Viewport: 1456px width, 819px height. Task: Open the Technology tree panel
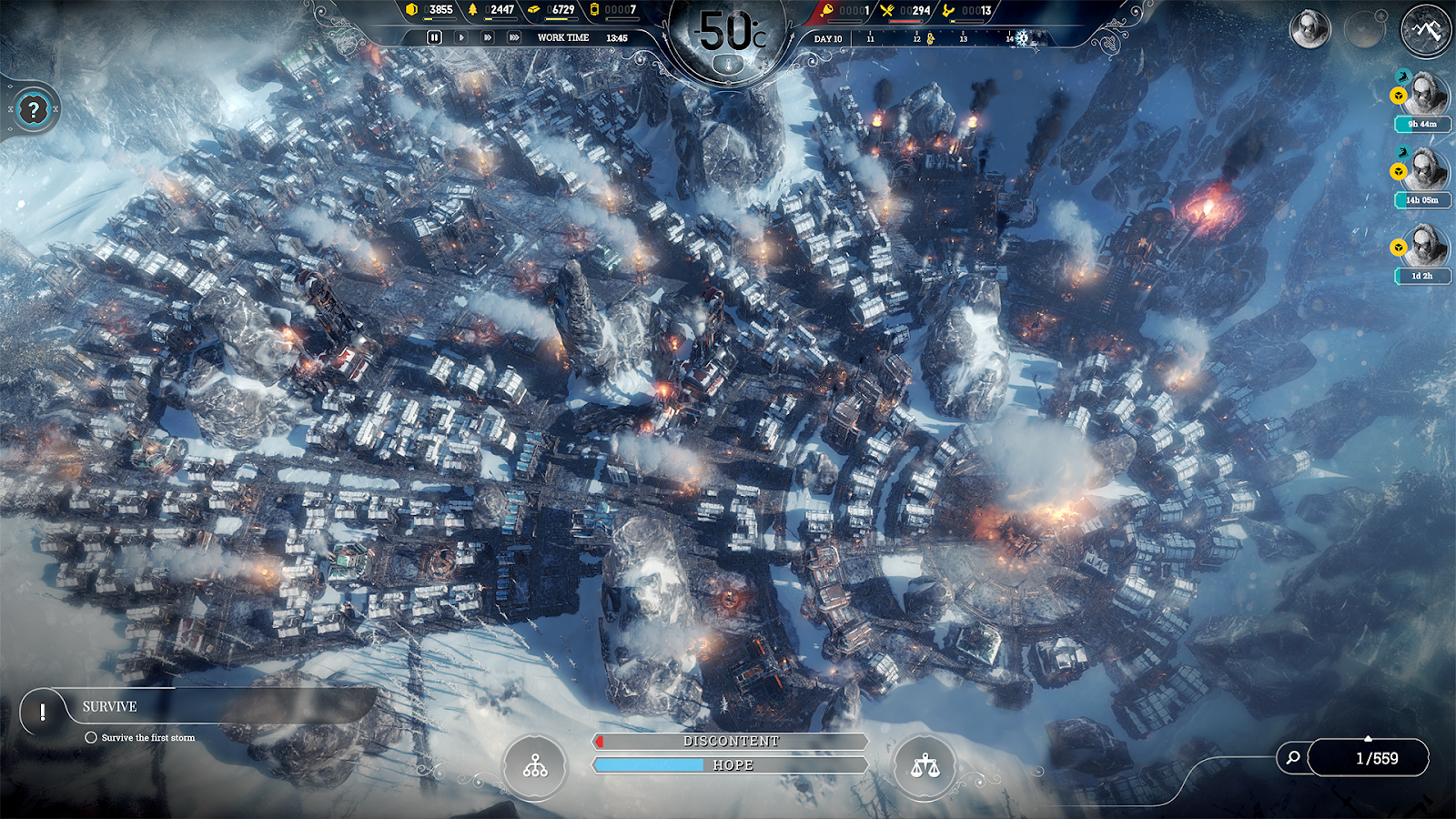[533, 765]
